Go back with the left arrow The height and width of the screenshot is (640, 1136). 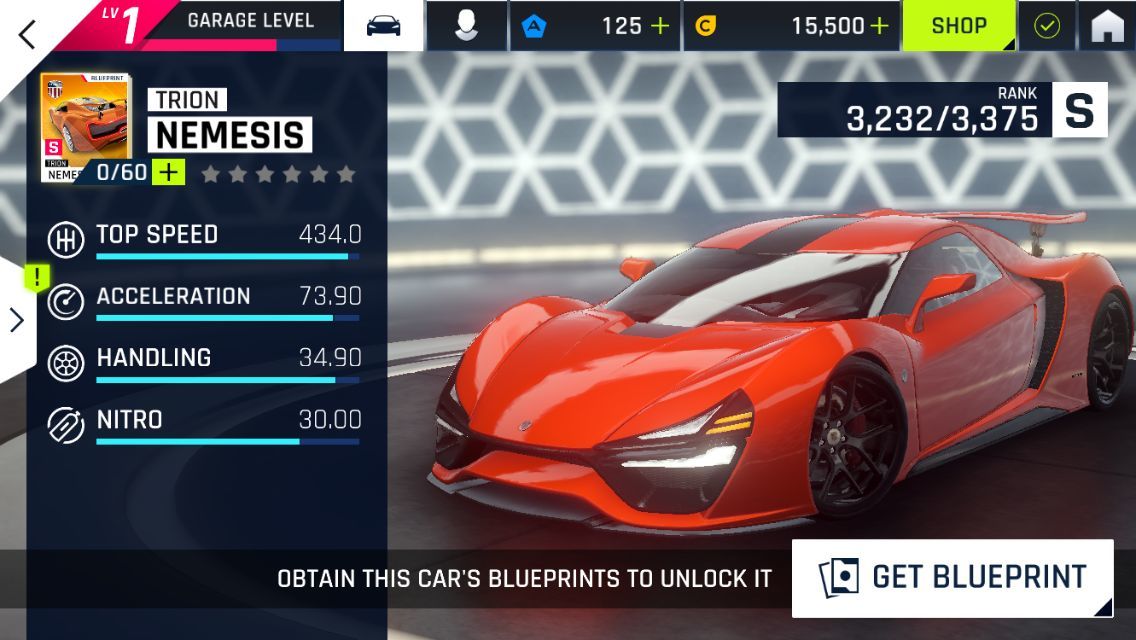(27, 33)
